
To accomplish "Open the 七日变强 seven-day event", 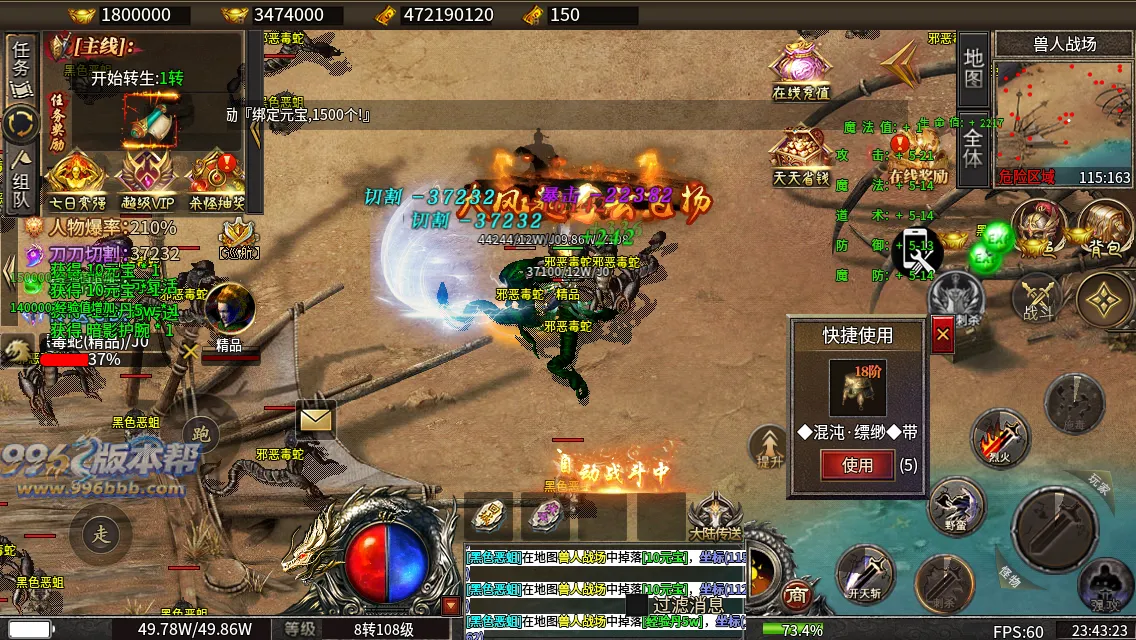I will pyautogui.click(x=74, y=182).
